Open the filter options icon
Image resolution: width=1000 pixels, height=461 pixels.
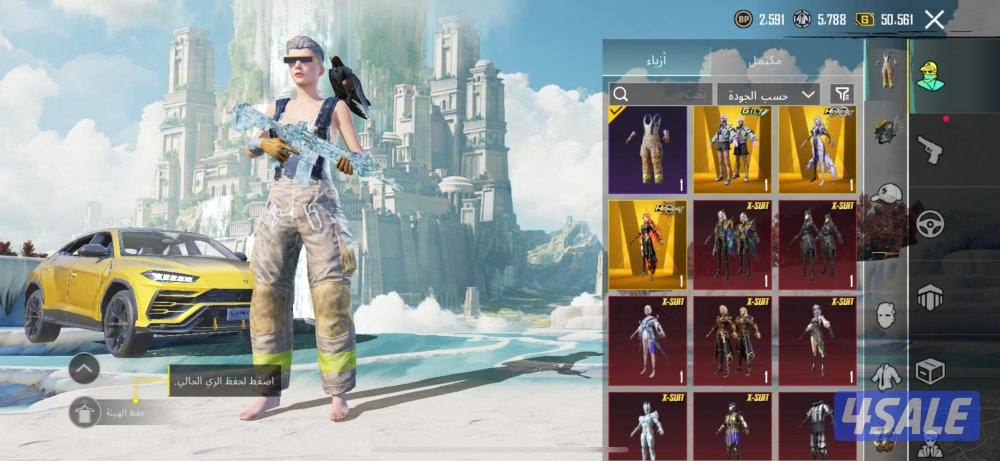(842, 94)
